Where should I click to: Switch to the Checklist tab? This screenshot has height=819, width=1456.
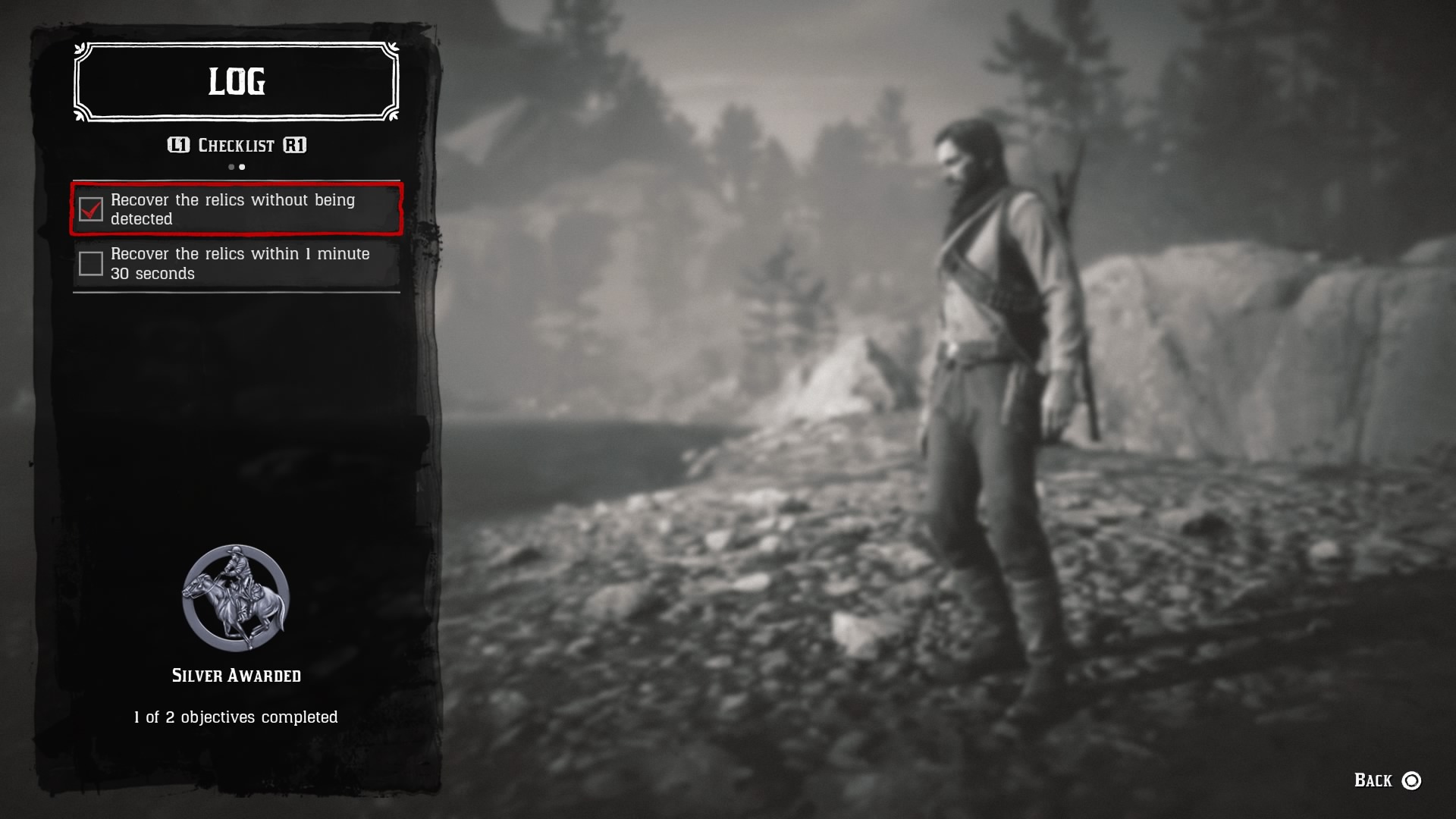235,146
